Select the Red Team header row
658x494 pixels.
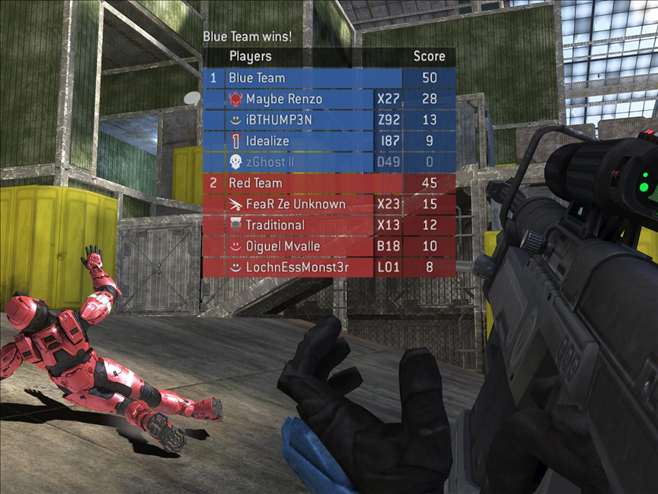coord(329,183)
